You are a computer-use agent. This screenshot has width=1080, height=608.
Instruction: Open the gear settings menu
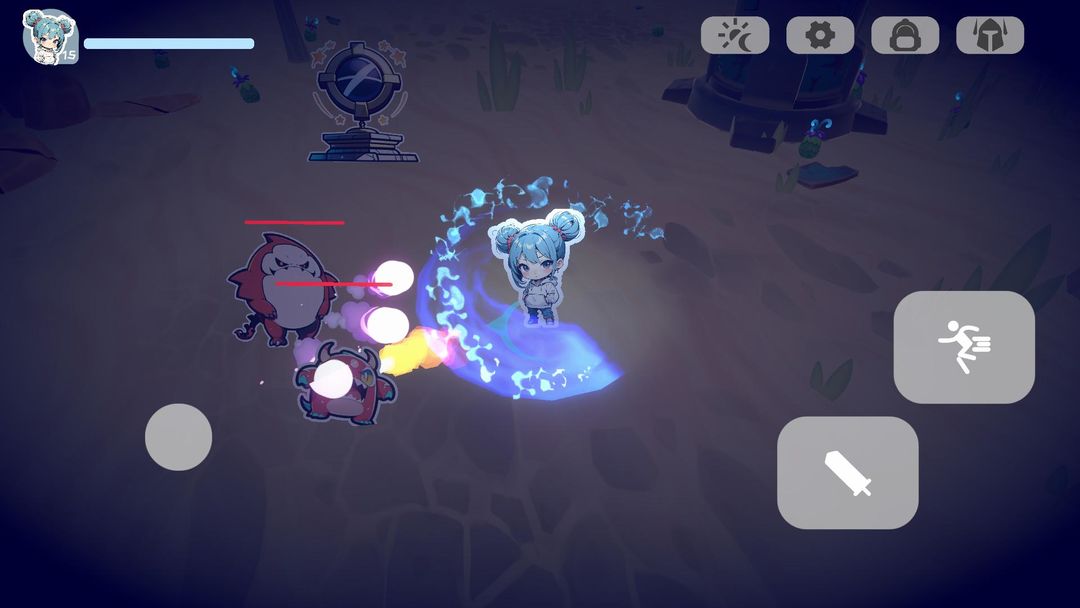click(x=820, y=36)
